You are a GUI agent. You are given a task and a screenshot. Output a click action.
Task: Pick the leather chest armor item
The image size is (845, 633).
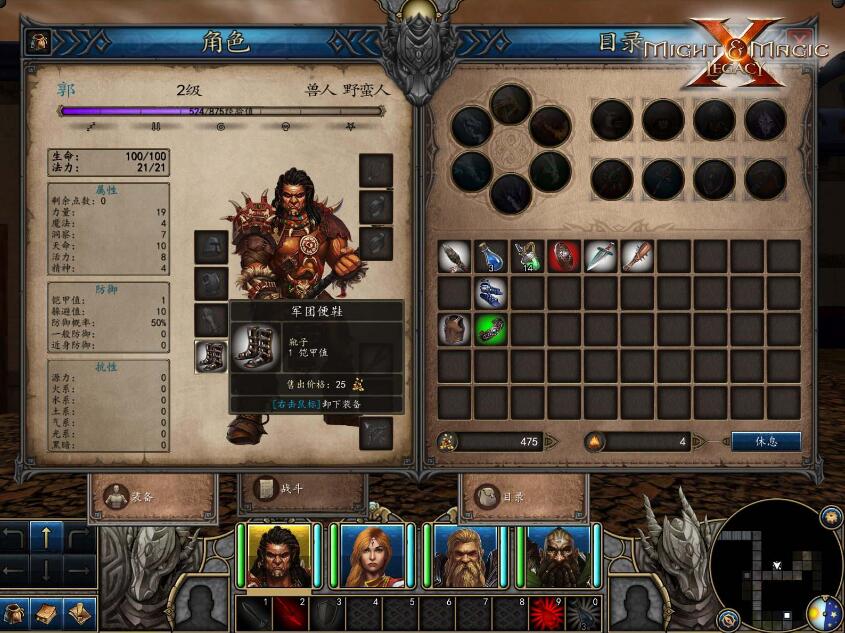[x=454, y=329]
